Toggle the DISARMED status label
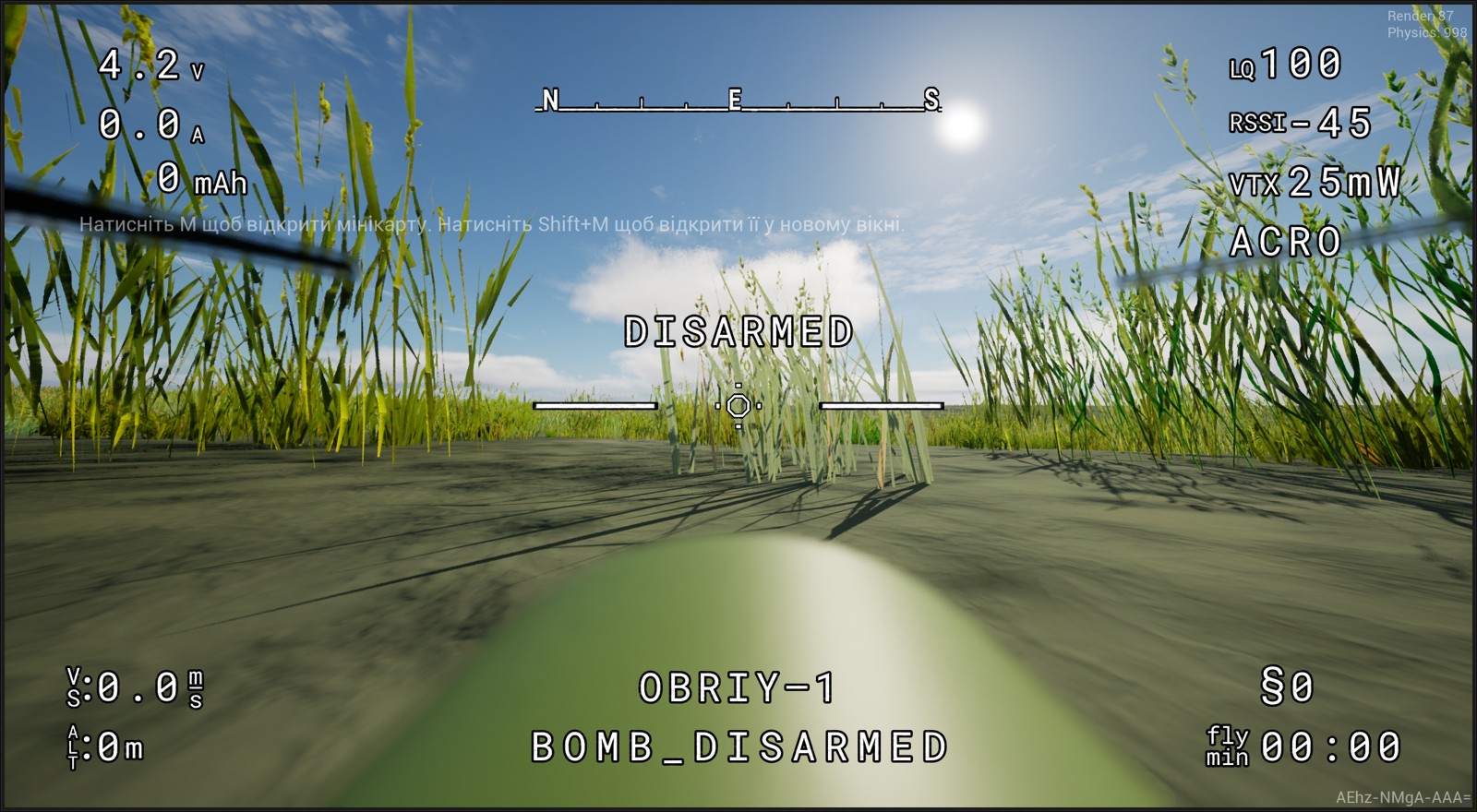 tap(738, 329)
